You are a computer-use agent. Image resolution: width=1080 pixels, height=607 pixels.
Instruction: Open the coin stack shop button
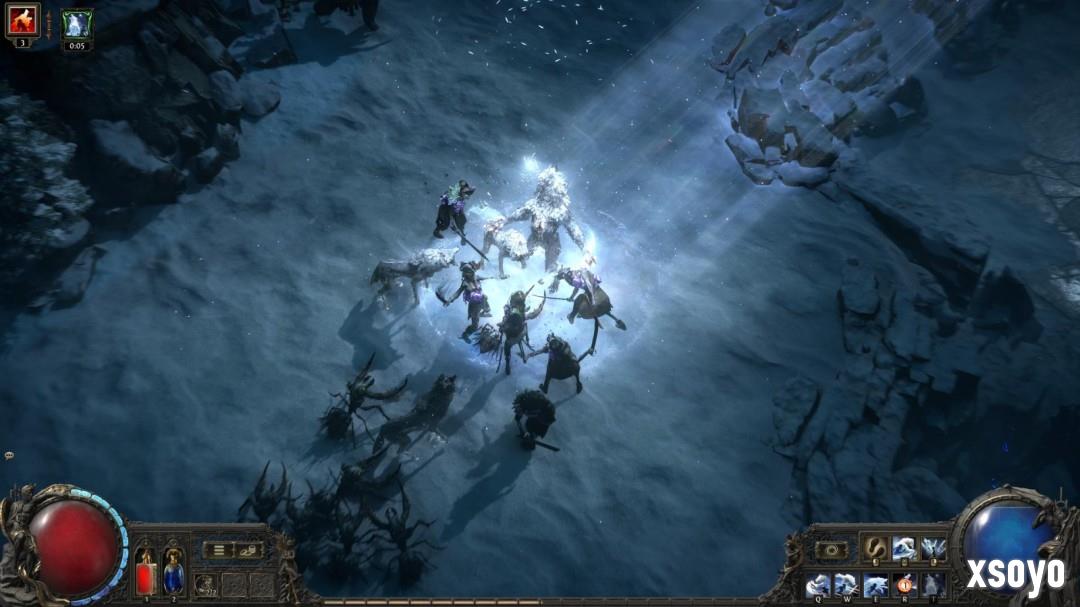point(248,549)
